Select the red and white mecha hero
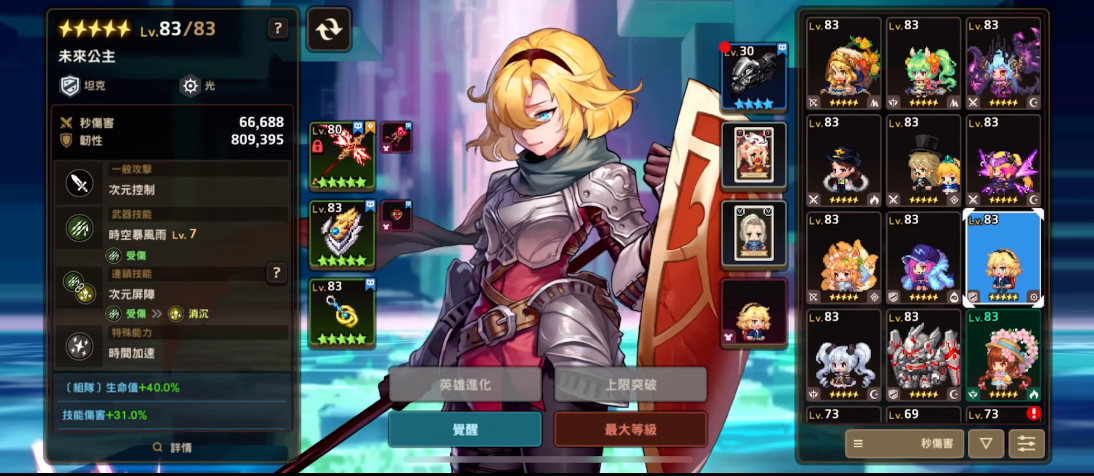 click(923, 356)
